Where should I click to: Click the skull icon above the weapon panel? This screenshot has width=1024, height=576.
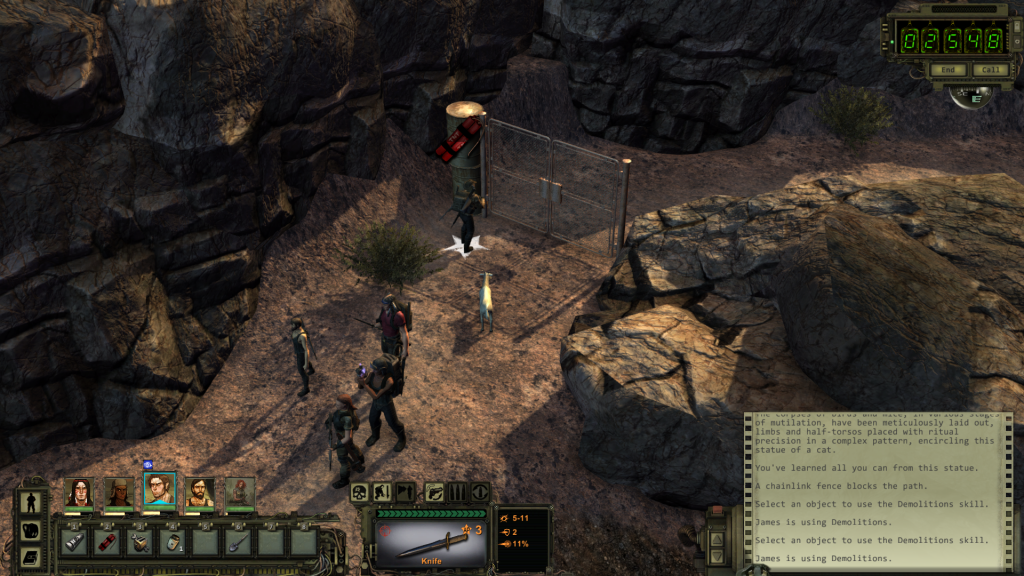[x=360, y=492]
